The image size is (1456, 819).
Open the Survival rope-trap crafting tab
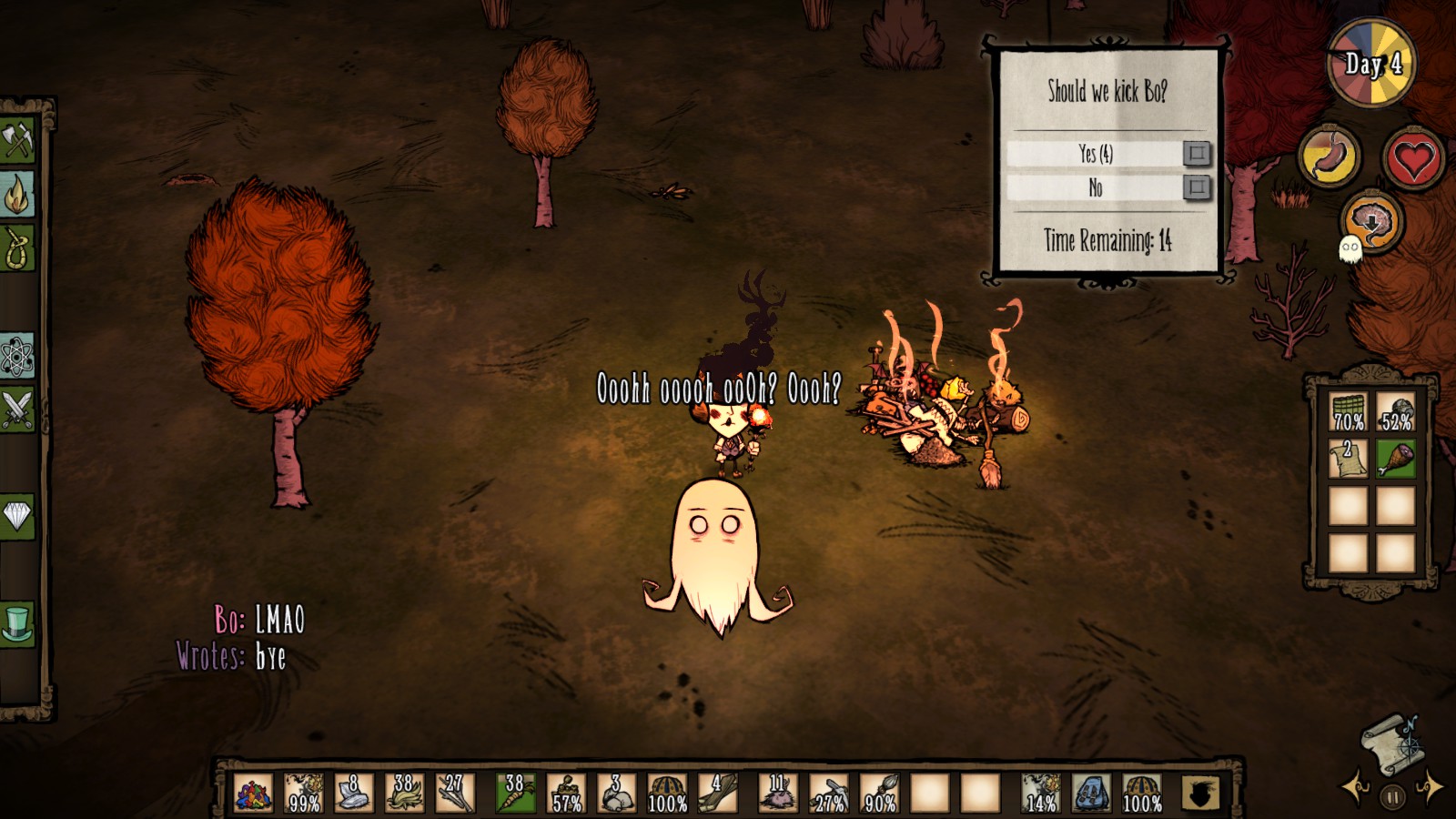tap(17, 248)
